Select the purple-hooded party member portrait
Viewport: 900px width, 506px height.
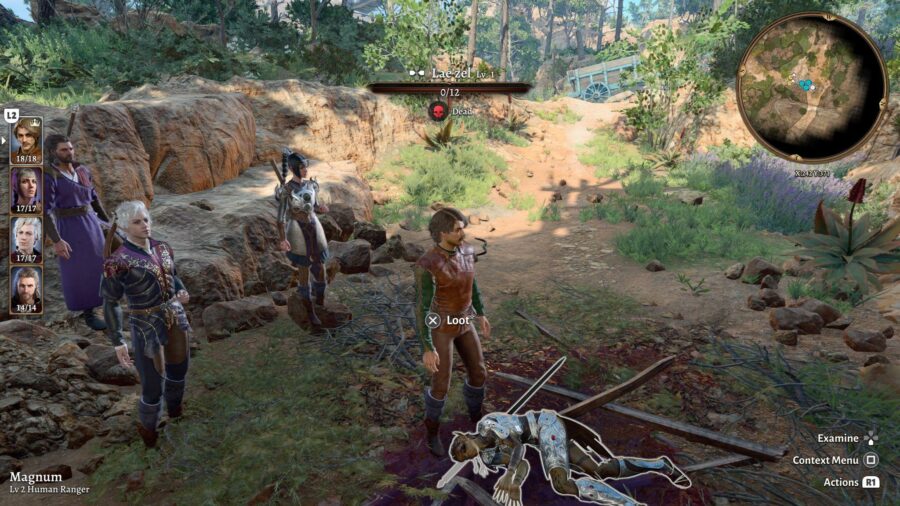tap(26, 187)
